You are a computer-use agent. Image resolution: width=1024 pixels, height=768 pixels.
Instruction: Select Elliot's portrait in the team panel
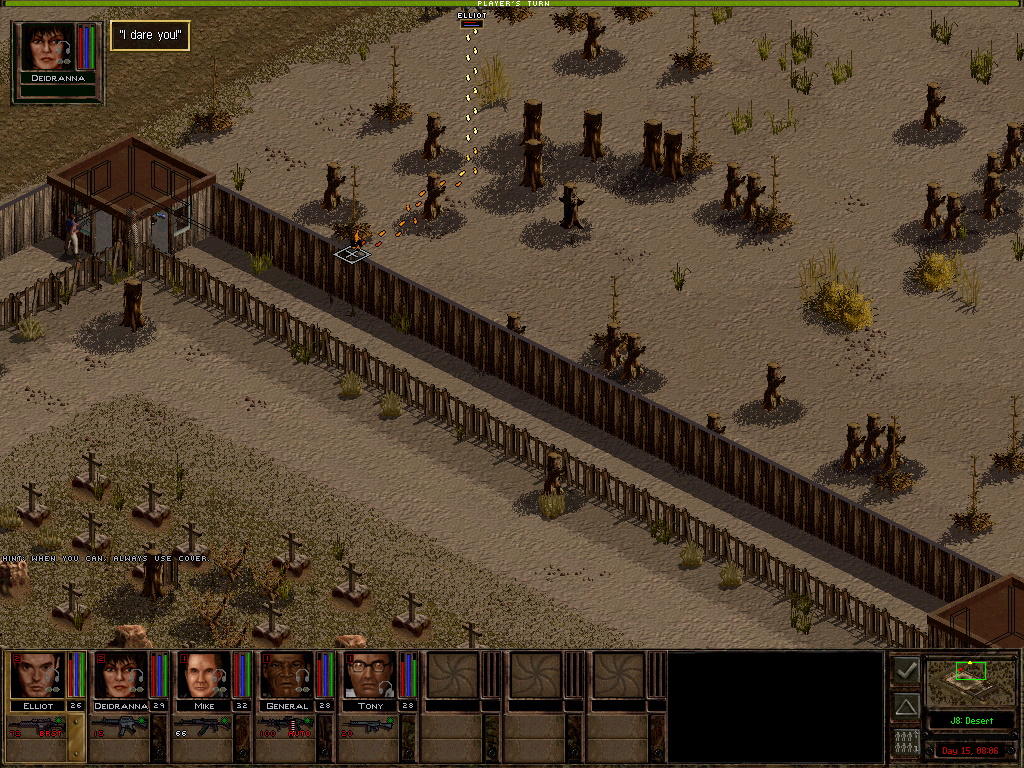[37, 675]
